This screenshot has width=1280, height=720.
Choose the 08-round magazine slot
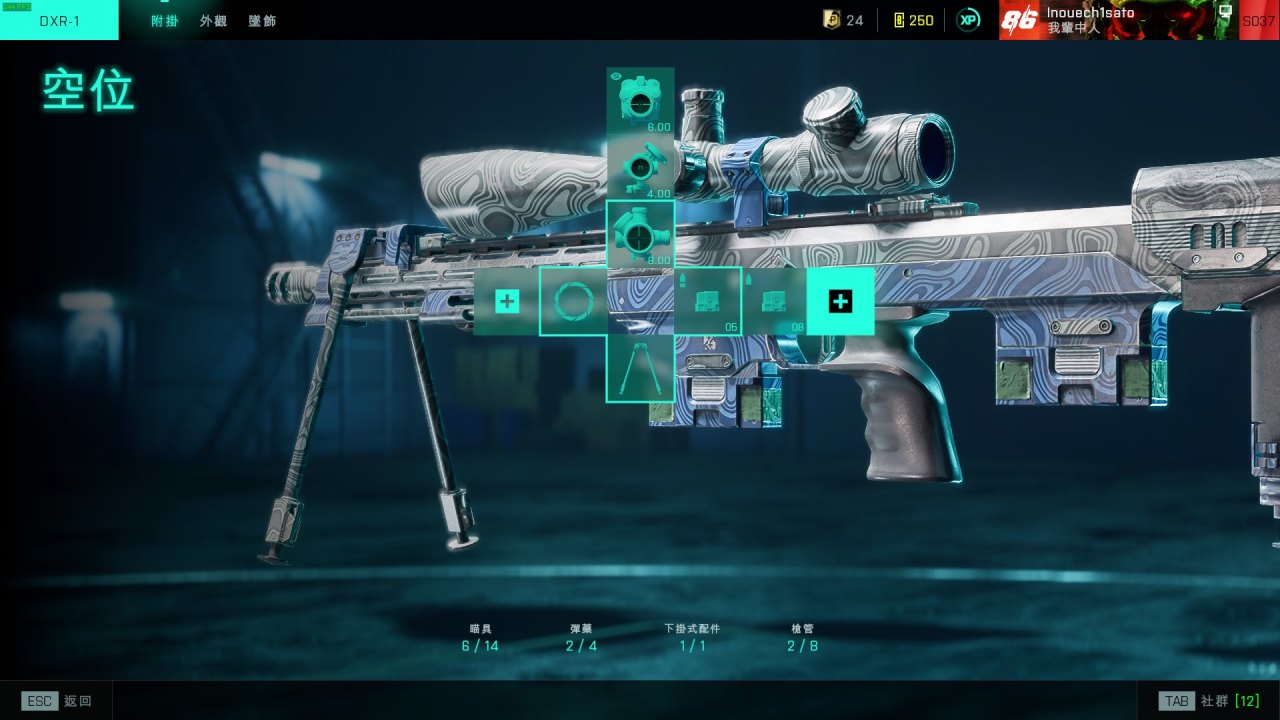tap(774, 301)
